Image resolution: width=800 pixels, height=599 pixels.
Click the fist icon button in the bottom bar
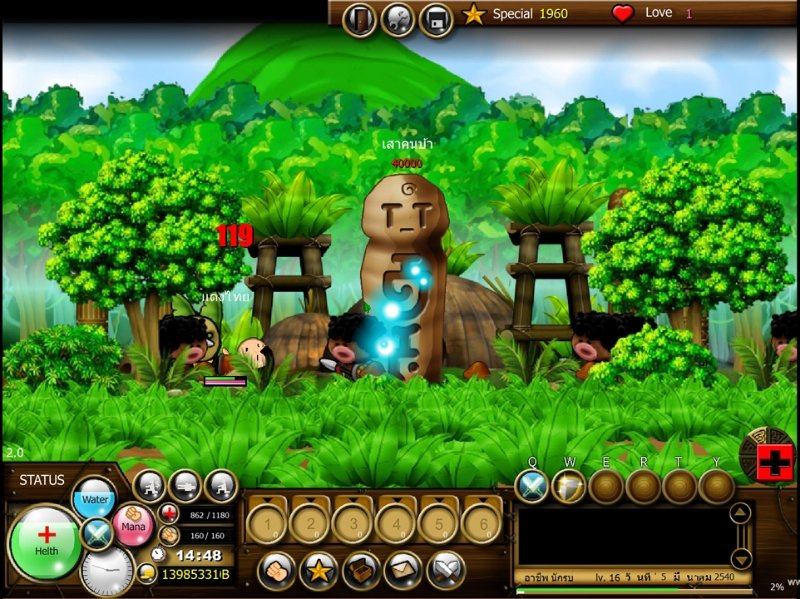pyautogui.click(x=276, y=569)
